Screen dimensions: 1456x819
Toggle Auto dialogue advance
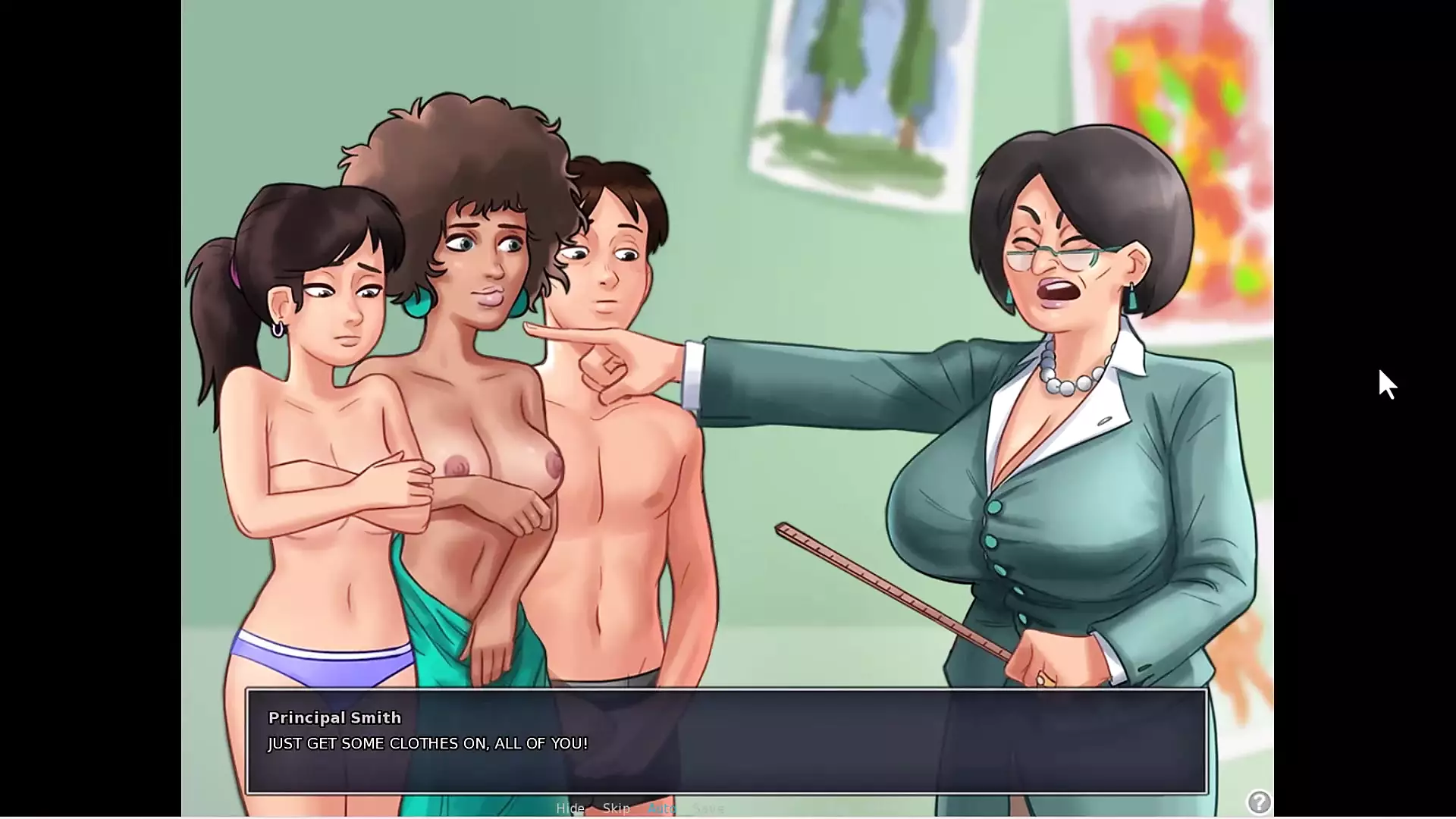[662, 808]
